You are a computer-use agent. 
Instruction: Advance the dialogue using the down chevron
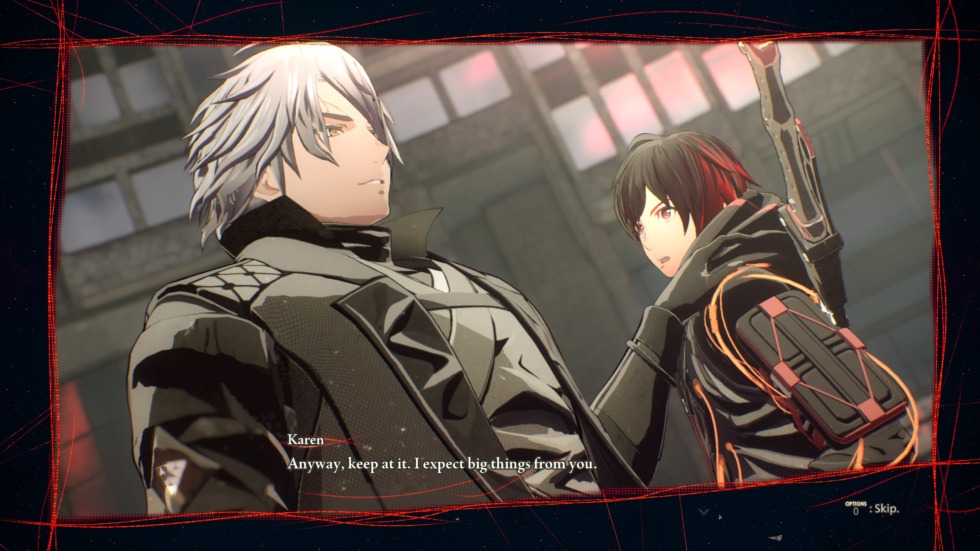click(x=706, y=512)
